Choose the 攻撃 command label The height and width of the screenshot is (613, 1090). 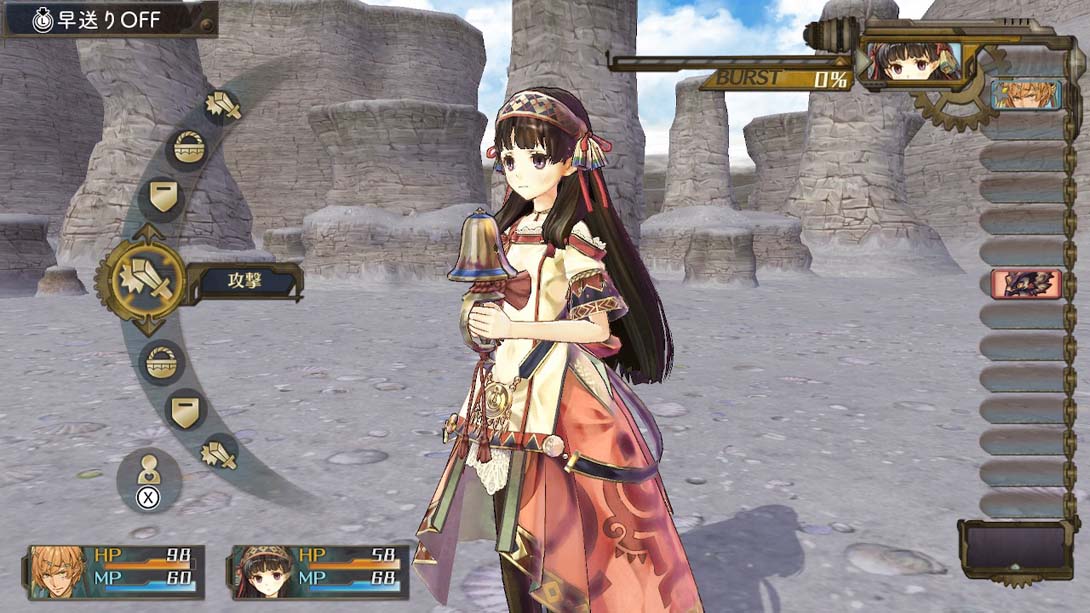243,283
